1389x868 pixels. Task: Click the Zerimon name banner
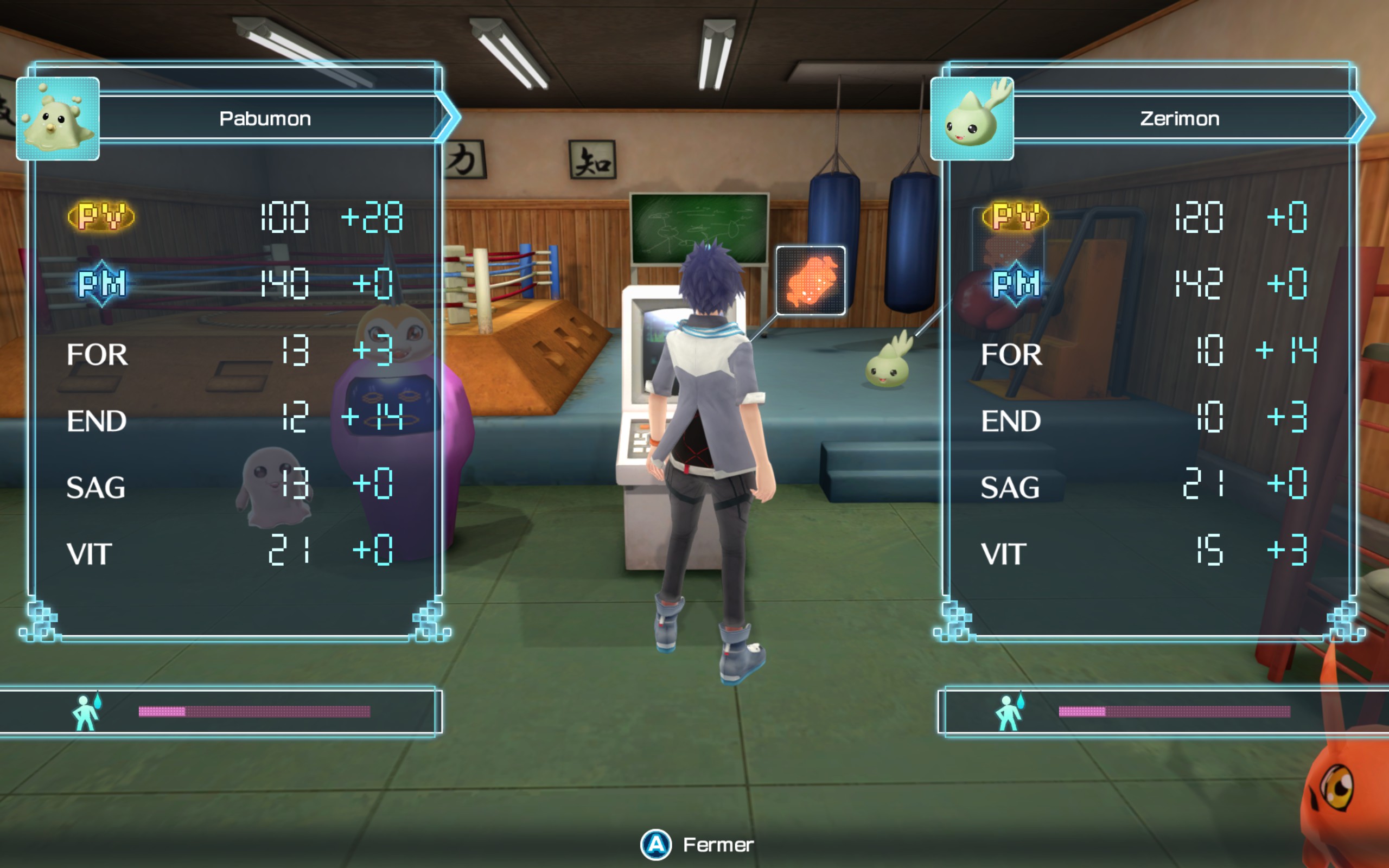[x=1180, y=118]
